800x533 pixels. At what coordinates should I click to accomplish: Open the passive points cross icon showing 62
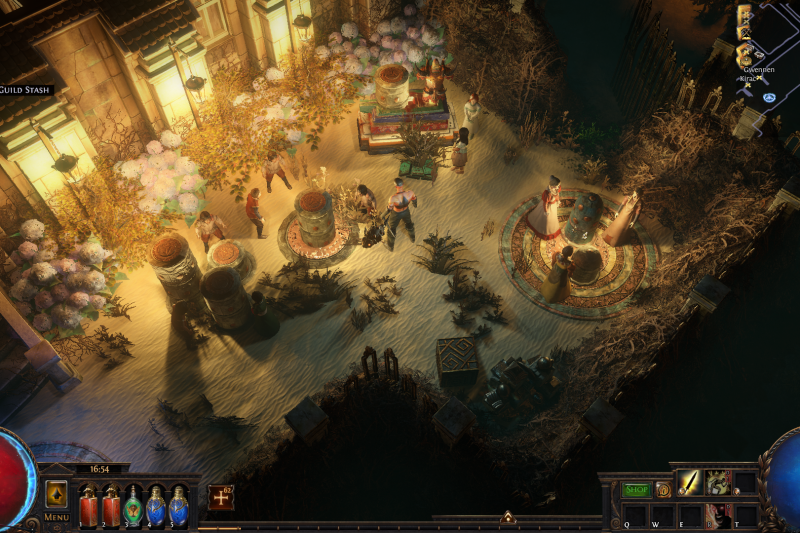pyautogui.click(x=220, y=497)
